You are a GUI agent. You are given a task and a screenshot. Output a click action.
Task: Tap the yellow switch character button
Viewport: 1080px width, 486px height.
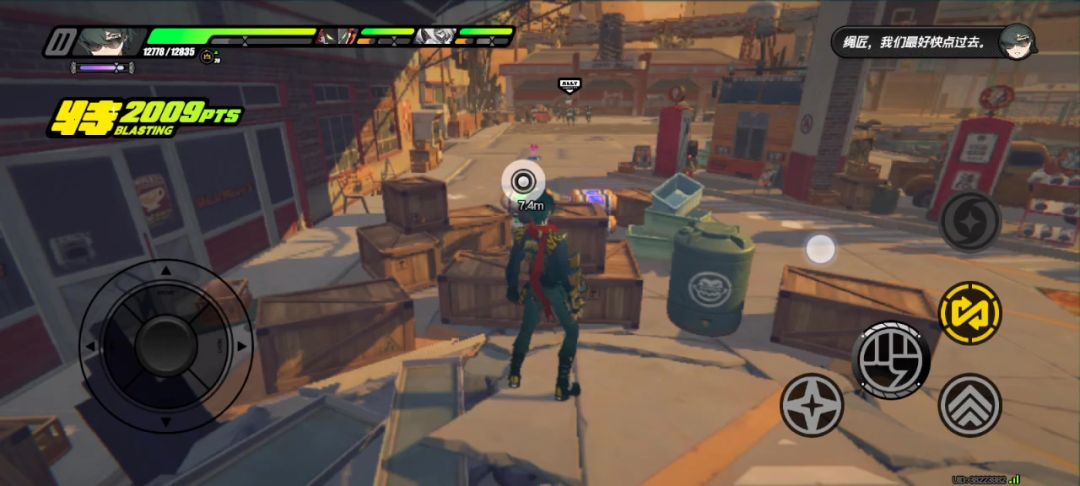970,313
